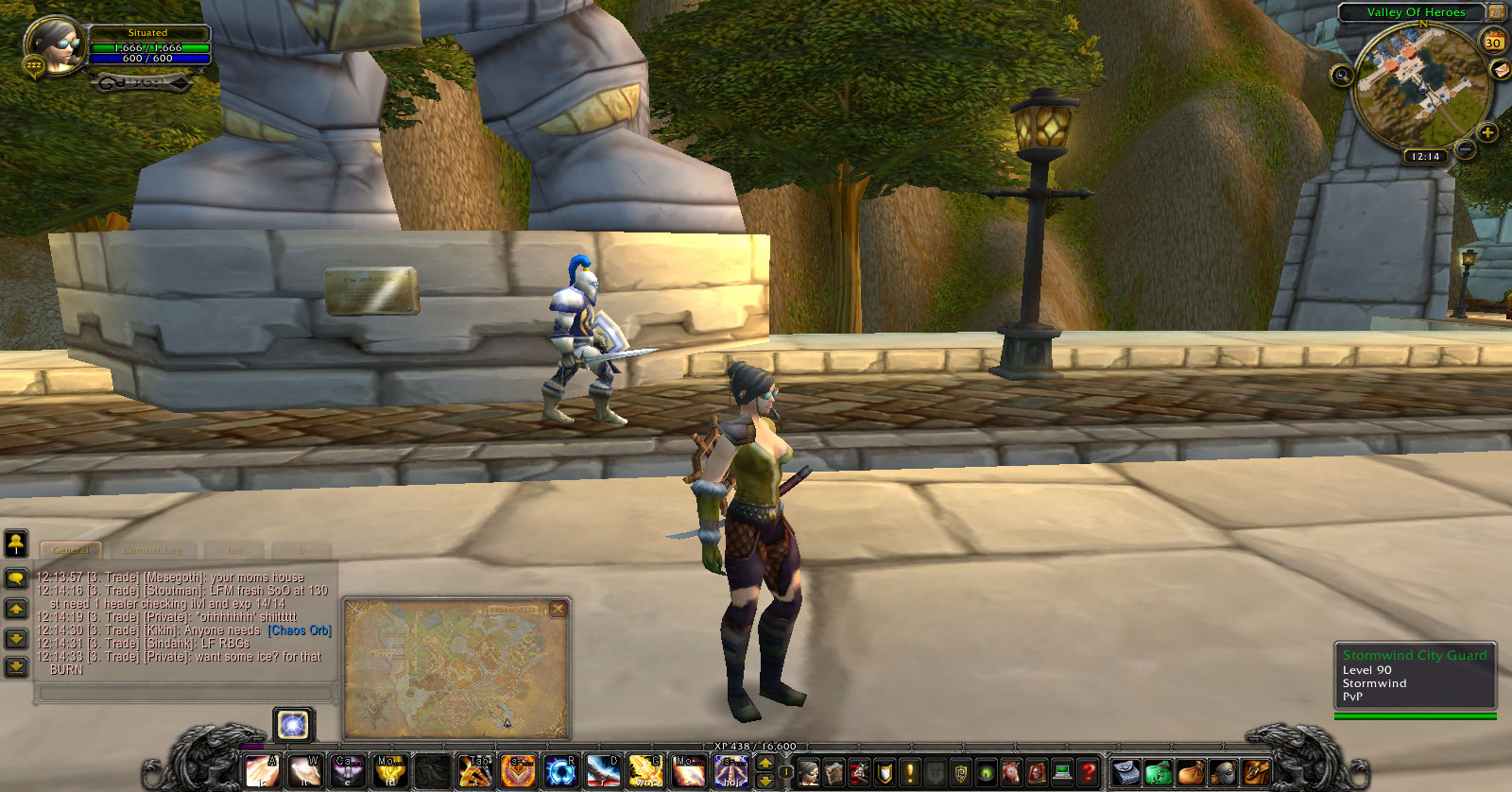Image resolution: width=1512 pixels, height=792 pixels.
Task: Close the small parchment map window
Action: [558, 609]
